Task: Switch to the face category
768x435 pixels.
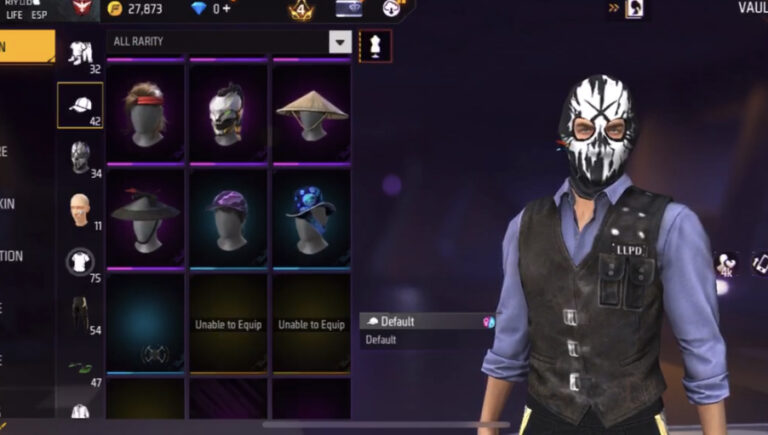Action: point(80,210)
